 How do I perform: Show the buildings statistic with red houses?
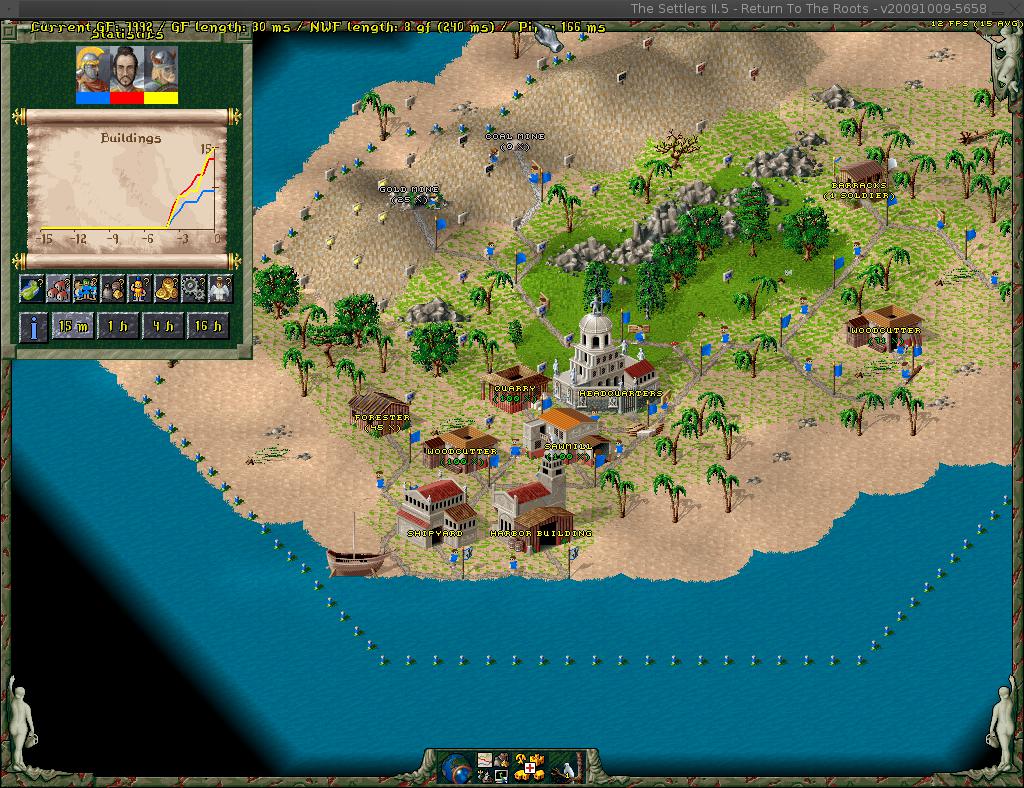60,289
